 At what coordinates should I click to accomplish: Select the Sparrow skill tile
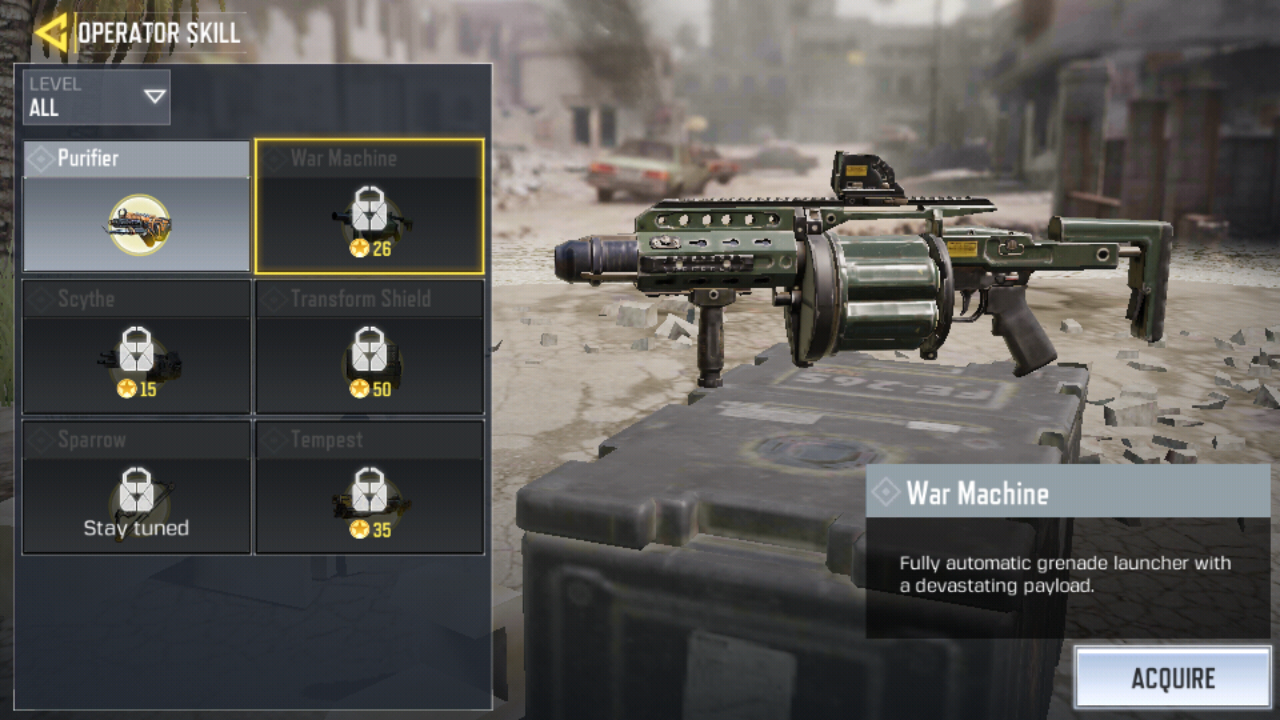[x=136, y=487]
